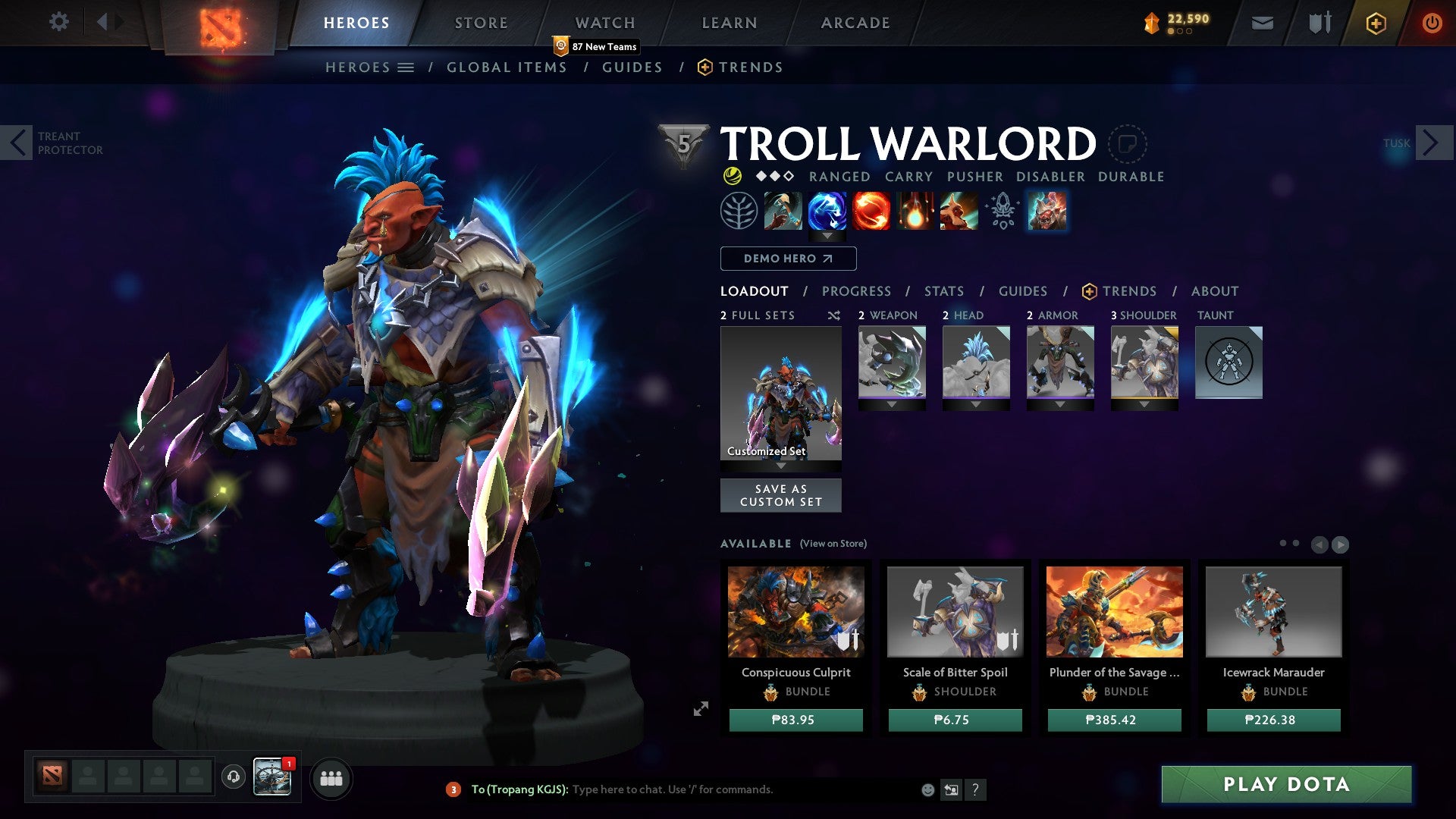Select the first pager dot under shard count
1456x819 pixels.
click(1170, 31)
